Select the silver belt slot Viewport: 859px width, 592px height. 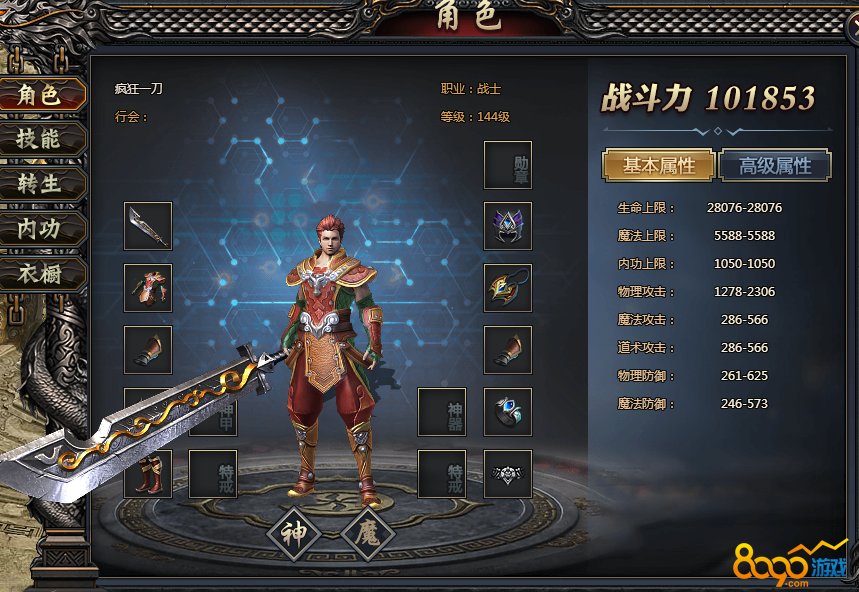[x=508, y=474]
